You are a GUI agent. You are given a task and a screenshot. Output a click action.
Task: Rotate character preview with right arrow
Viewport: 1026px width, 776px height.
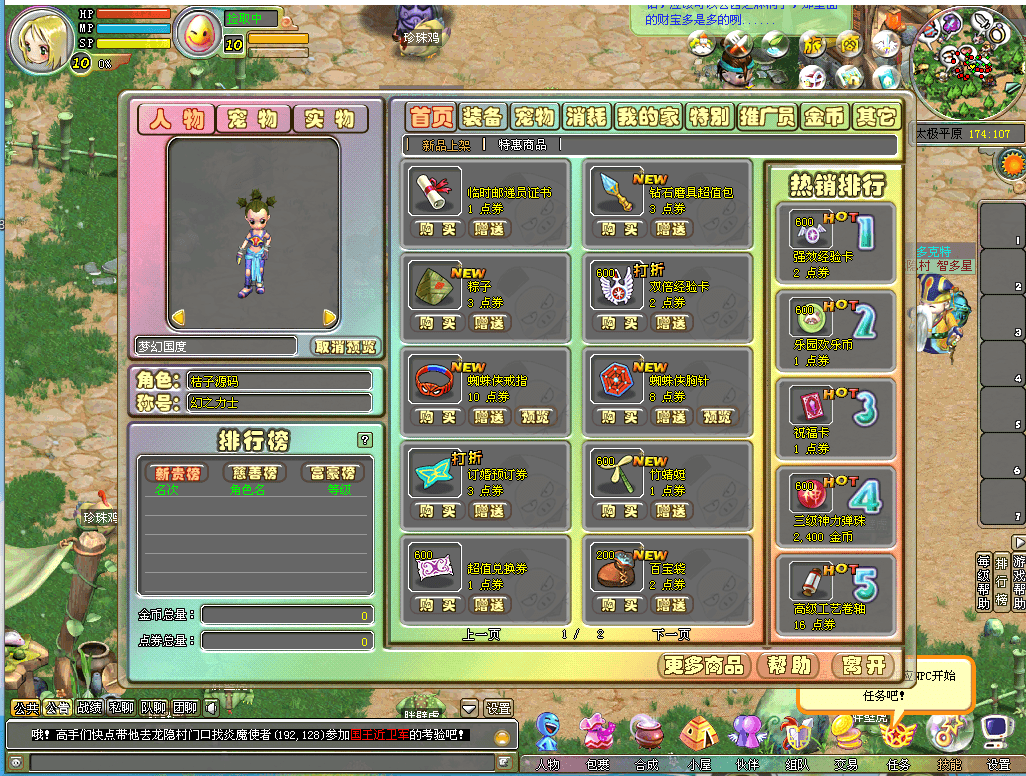(329, 317)
